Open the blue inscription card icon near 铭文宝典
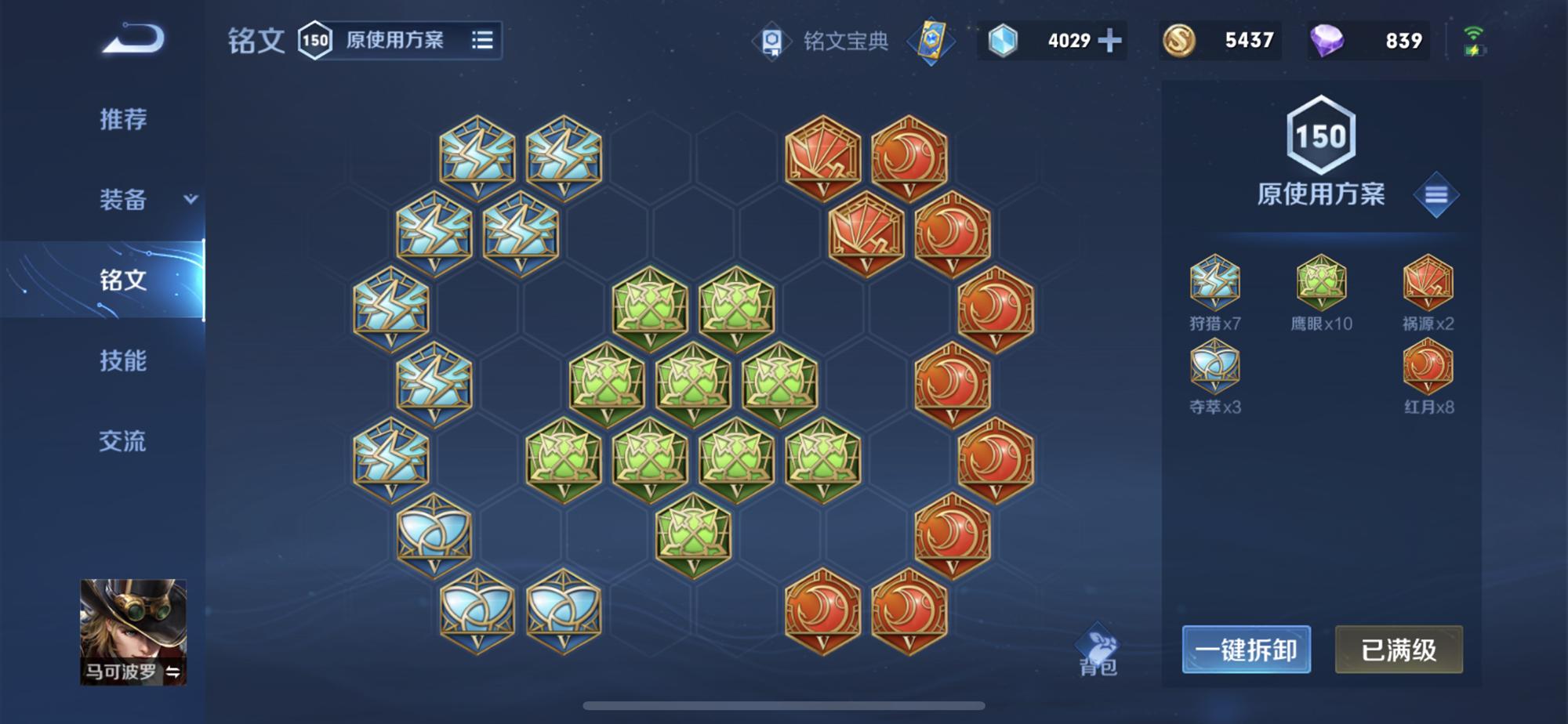 click(x=933, y=39)
